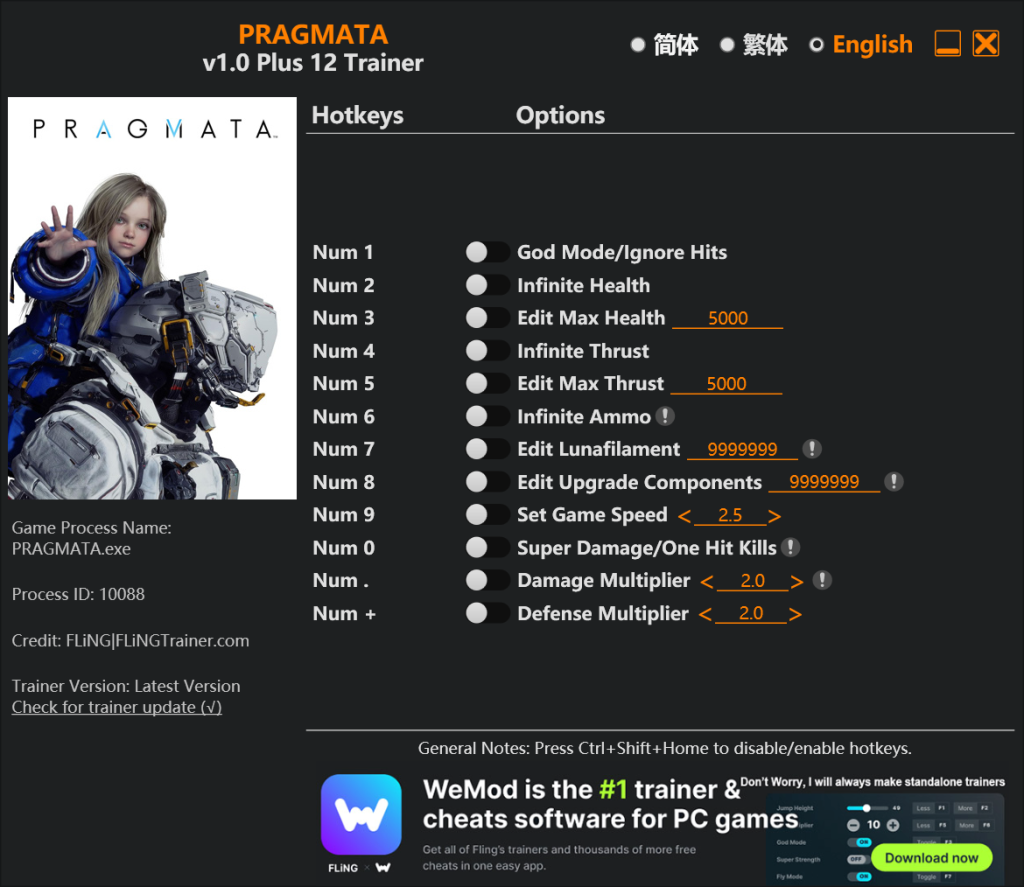Activate the Infinite Ammo toggle

click(x=487, y=417)
